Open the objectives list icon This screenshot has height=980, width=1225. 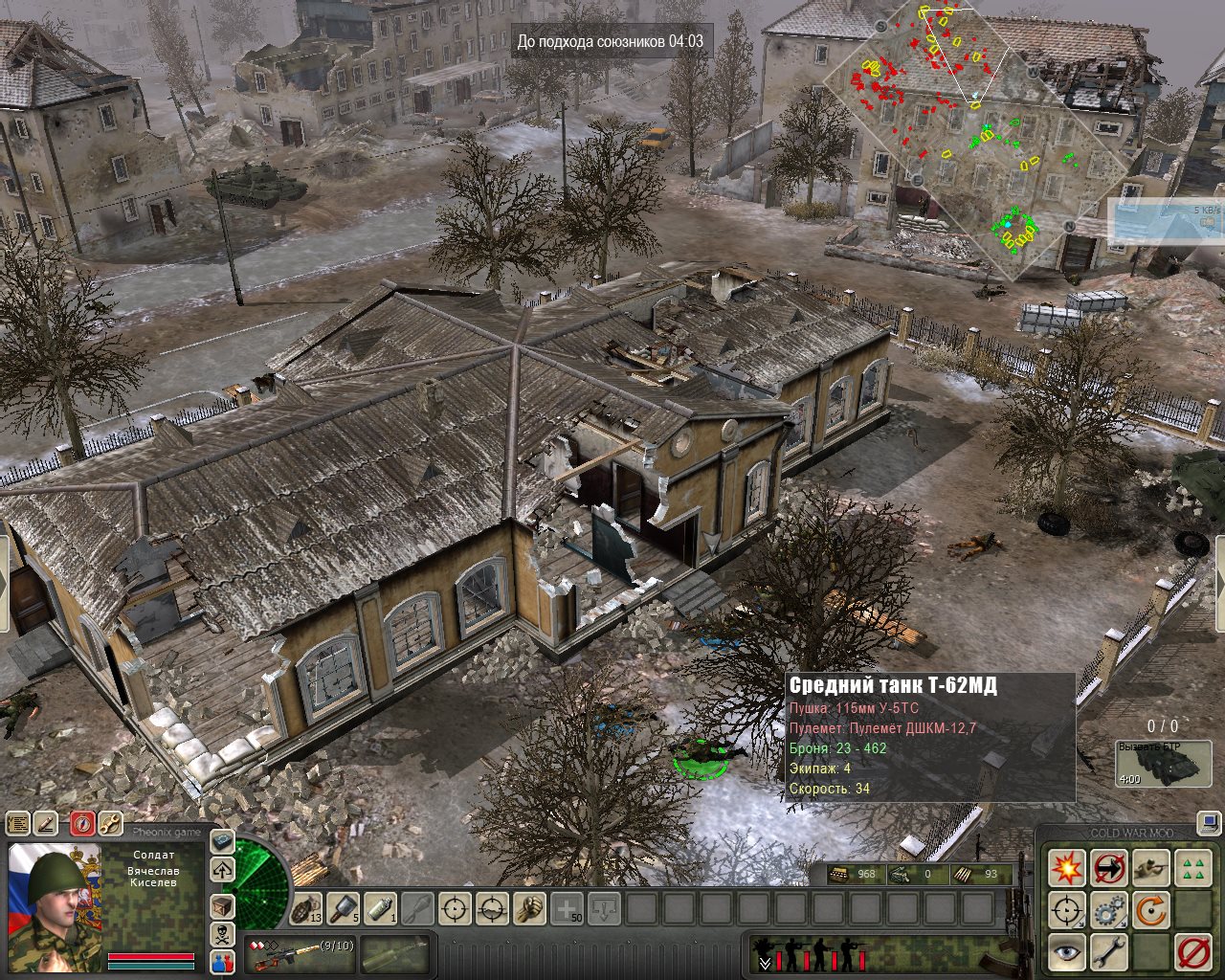17,823
